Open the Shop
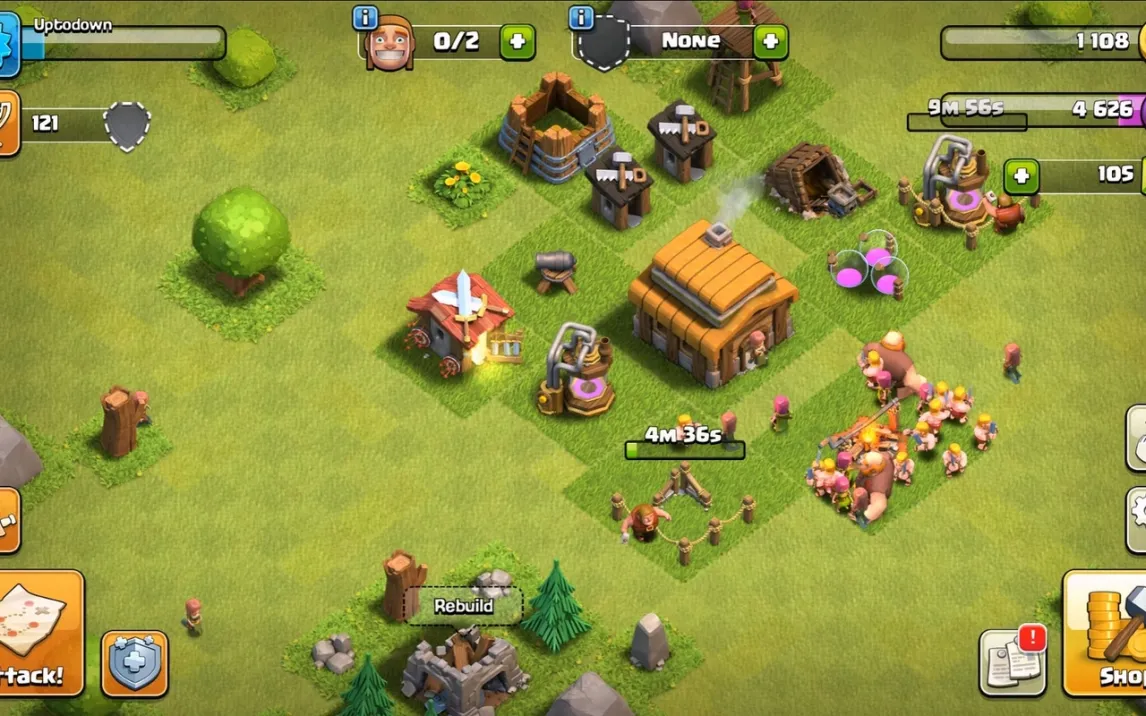This screenshot has height=716, width=1146. pyautogui.click(x=1106, y=632)
